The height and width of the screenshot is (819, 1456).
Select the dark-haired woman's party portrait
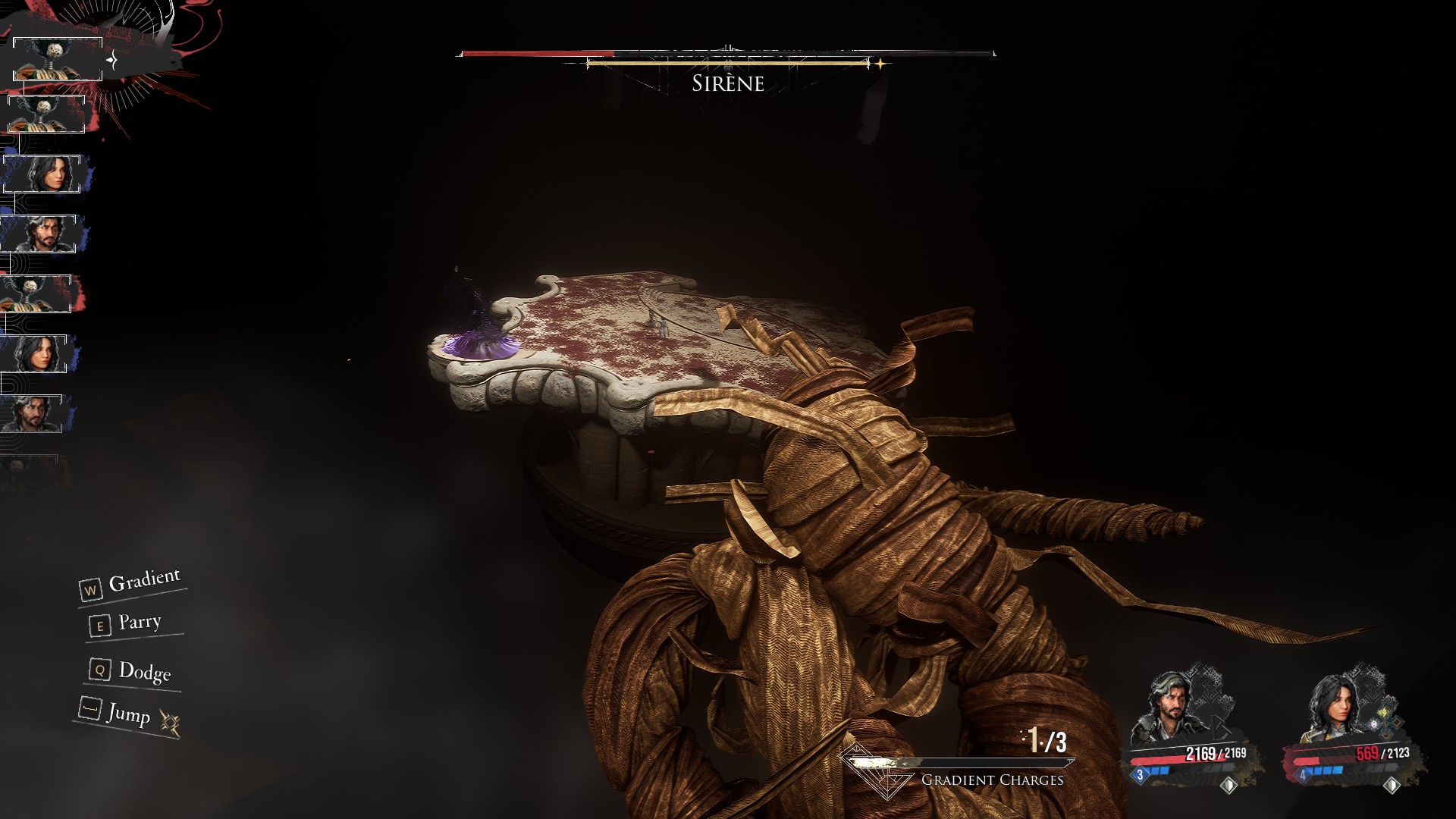[1336, 709]
